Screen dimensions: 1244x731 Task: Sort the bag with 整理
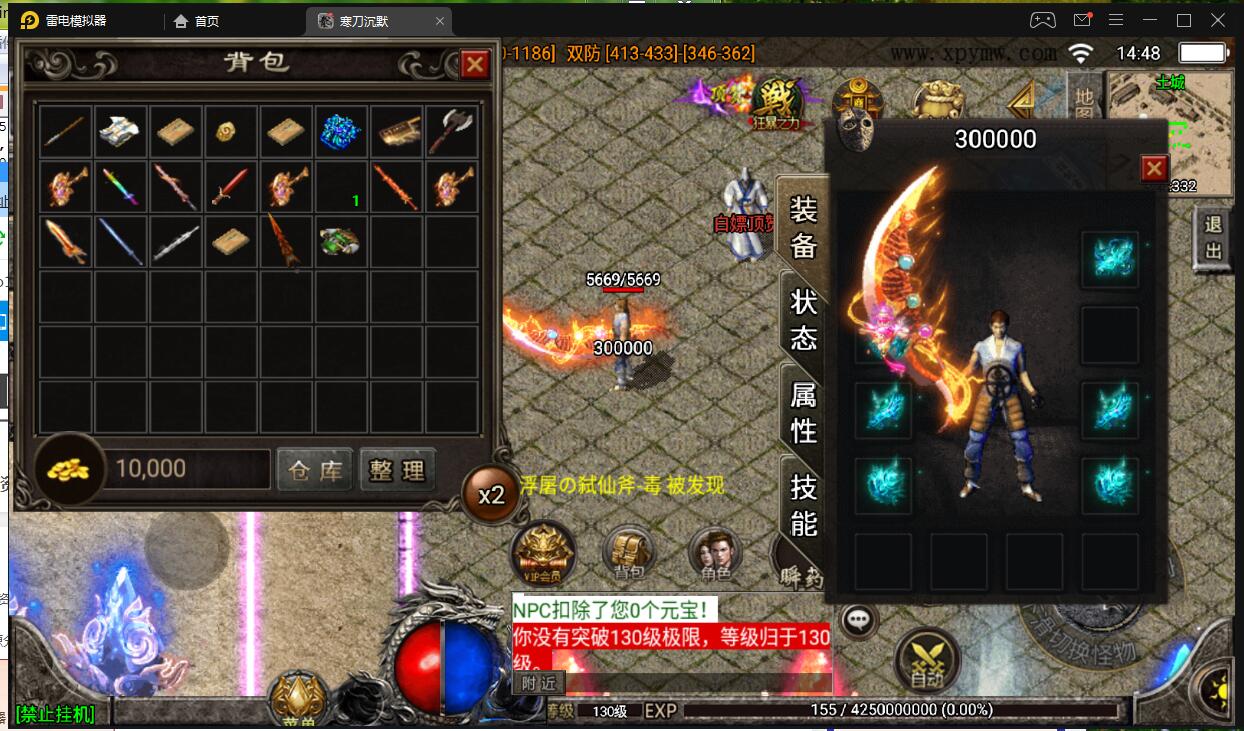tap(398, 470)
